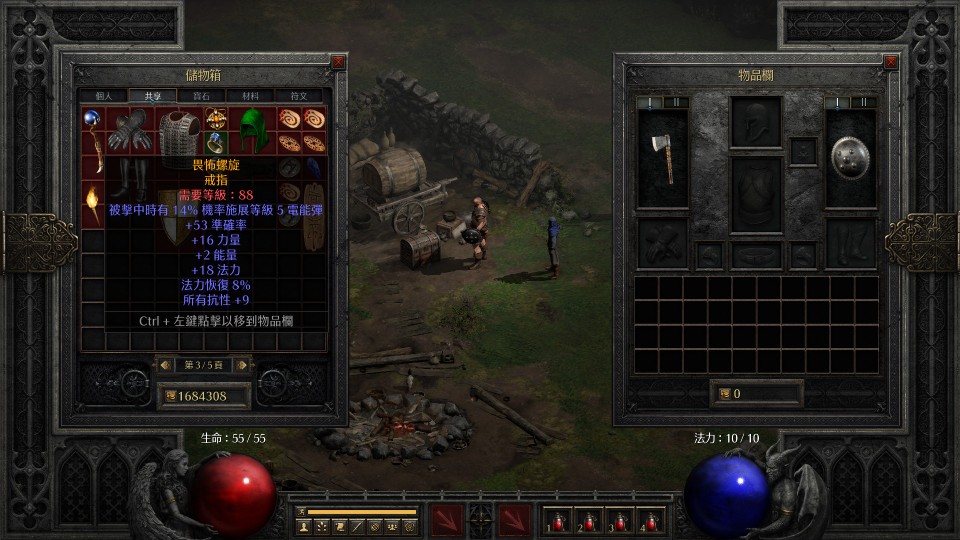Image resolution: width=960 pixels, height=540 pixels.
Task: Select the equipped round buckler shield
Action: (850, 155)
